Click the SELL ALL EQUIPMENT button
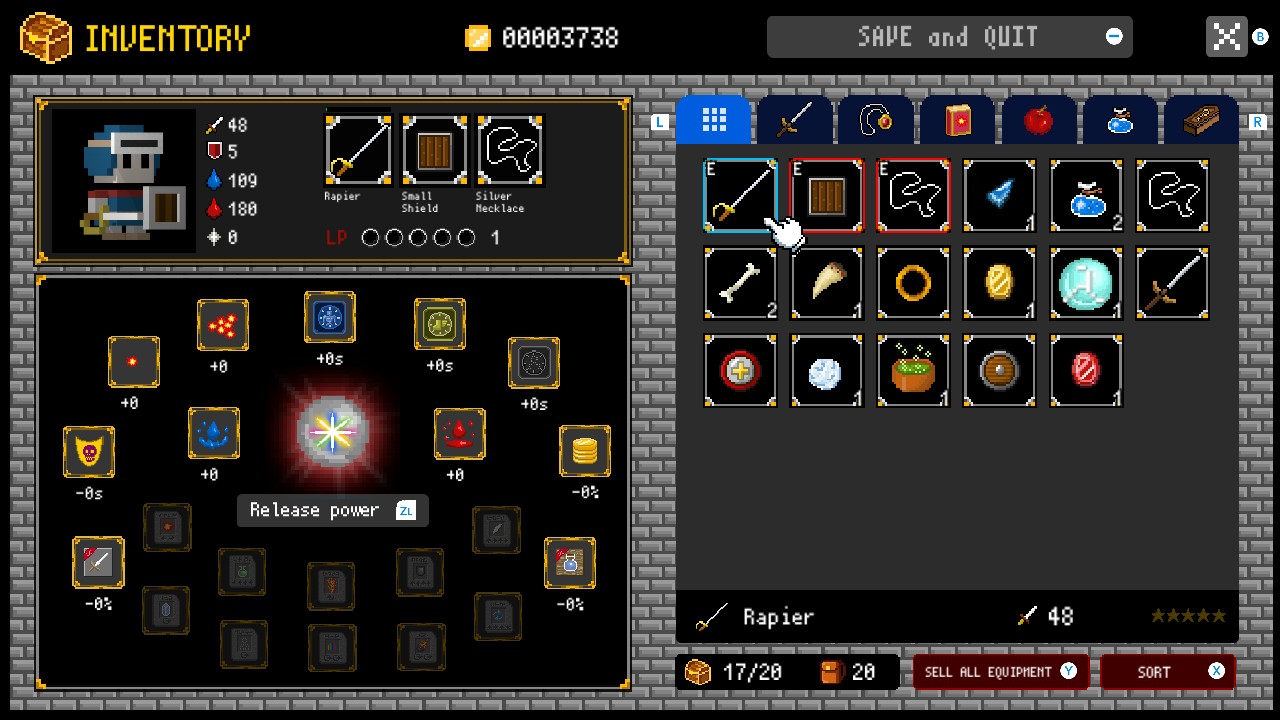Image resolution: width=1280 pixels, height=720 pixels. [999, 672]
